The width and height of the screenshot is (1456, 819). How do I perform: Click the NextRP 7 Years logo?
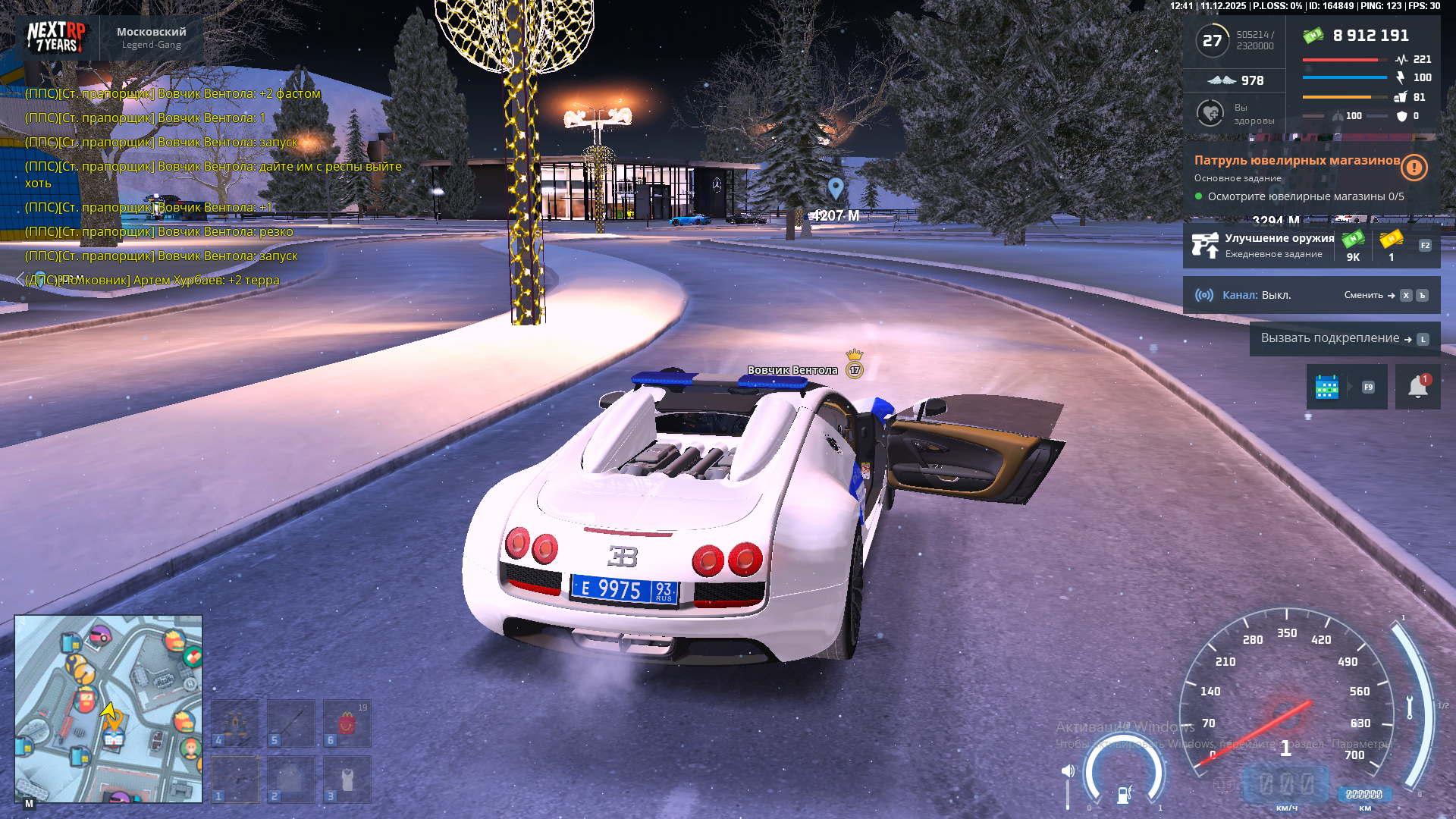(56, 37)
